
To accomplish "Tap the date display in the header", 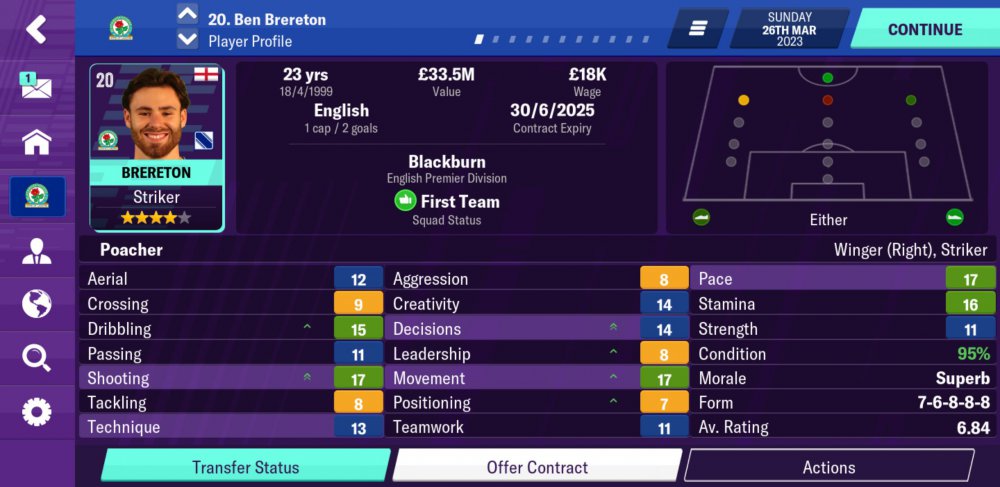I will point(790,29).
